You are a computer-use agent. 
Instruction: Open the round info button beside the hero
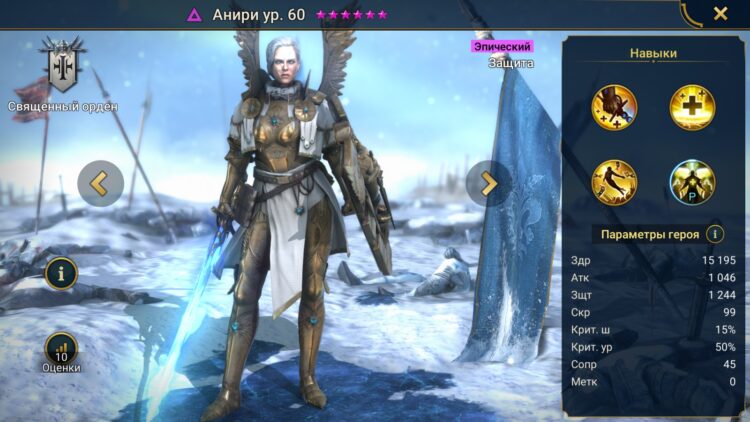tap(61, 271)
